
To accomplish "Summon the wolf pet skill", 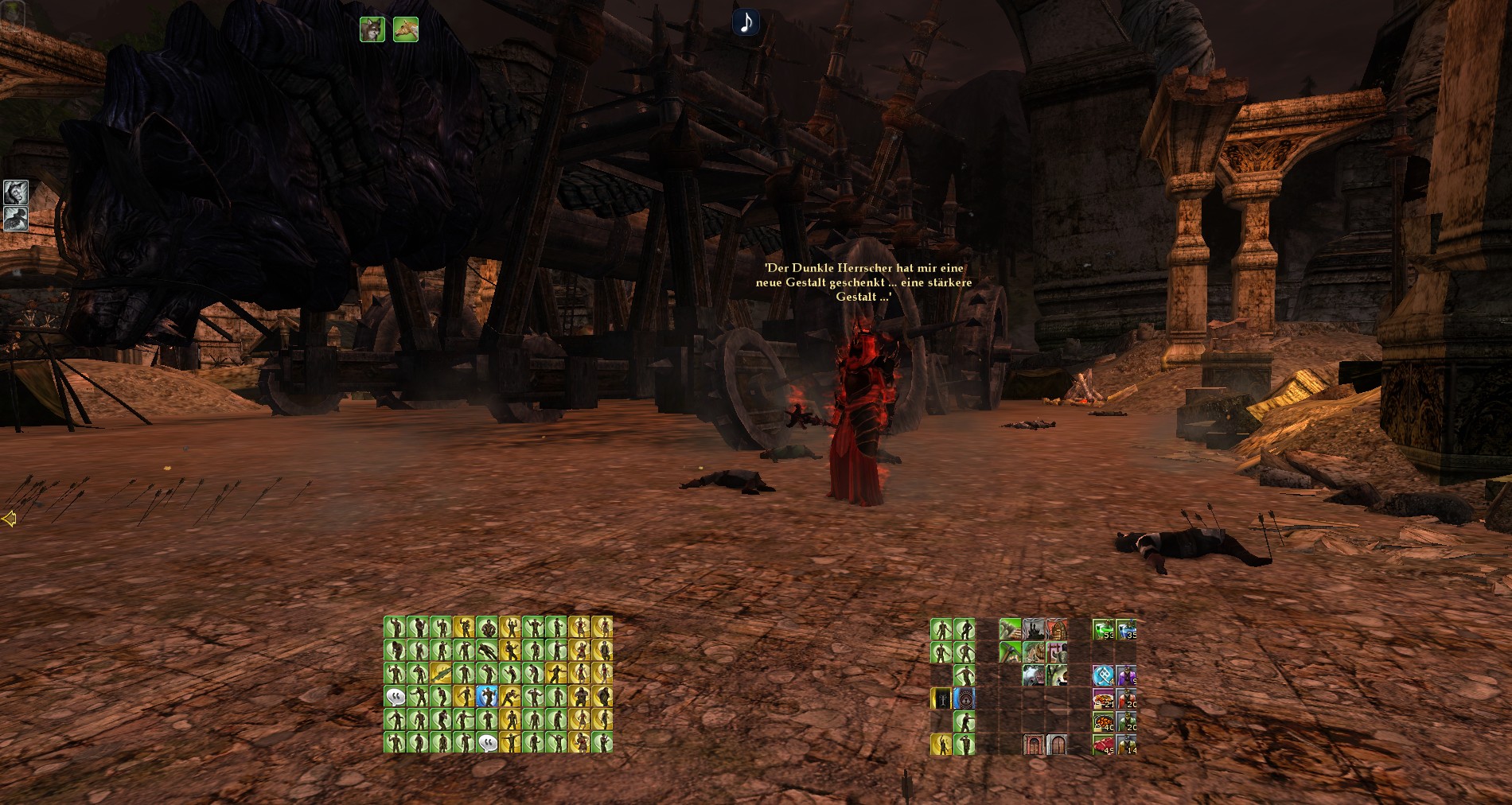I will pos(372,29).
